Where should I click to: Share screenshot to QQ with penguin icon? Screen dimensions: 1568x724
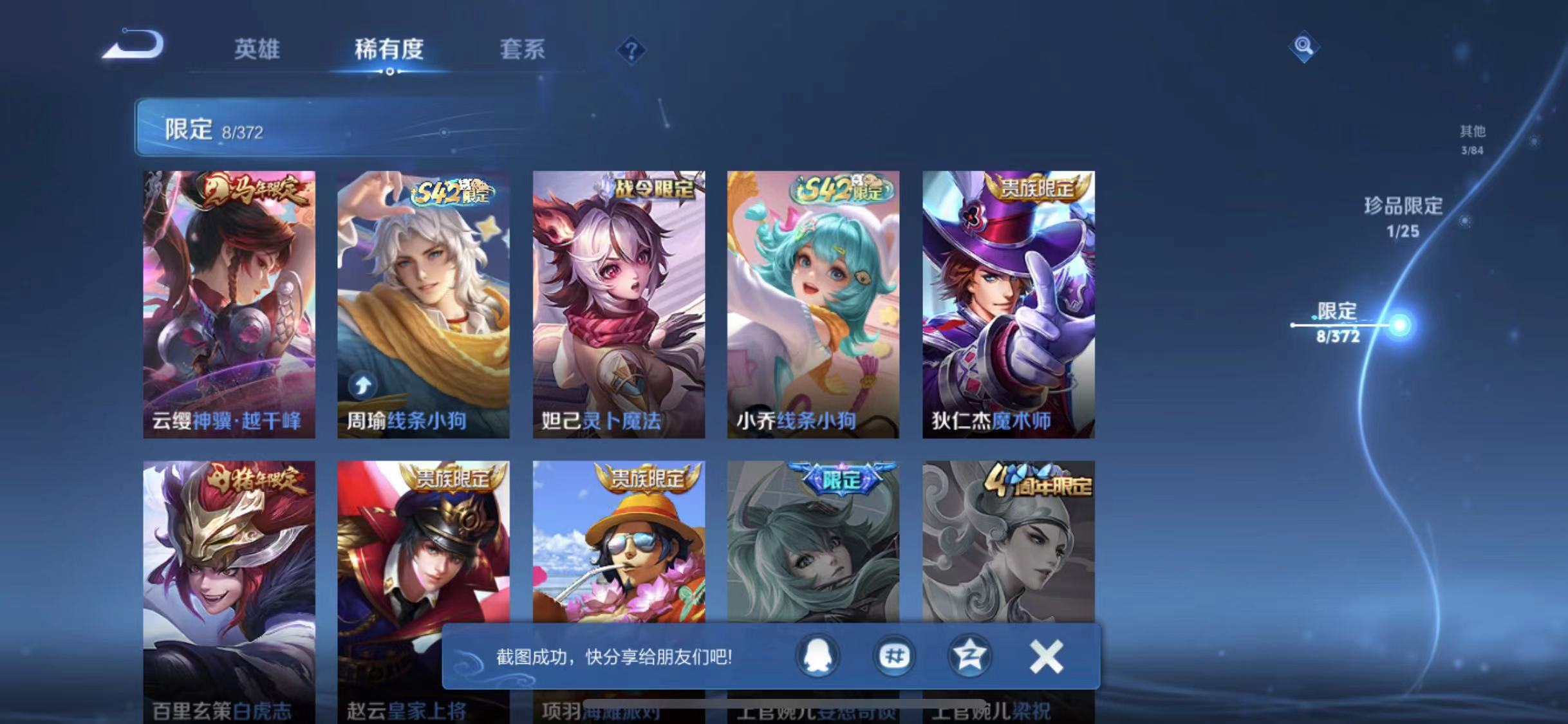pos(818,657)
